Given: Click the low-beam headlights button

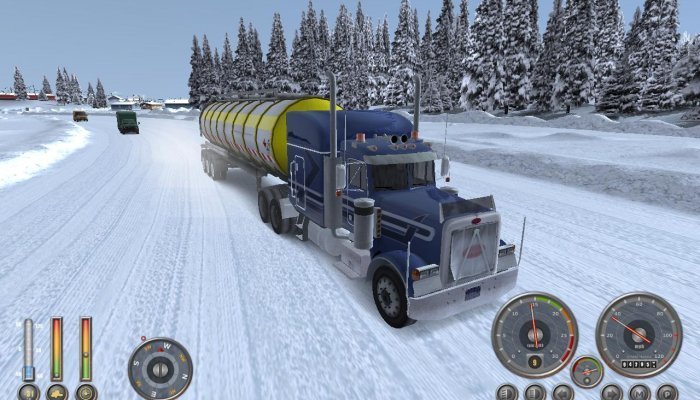Looking at the screenshot, I should tap(507, 393).
